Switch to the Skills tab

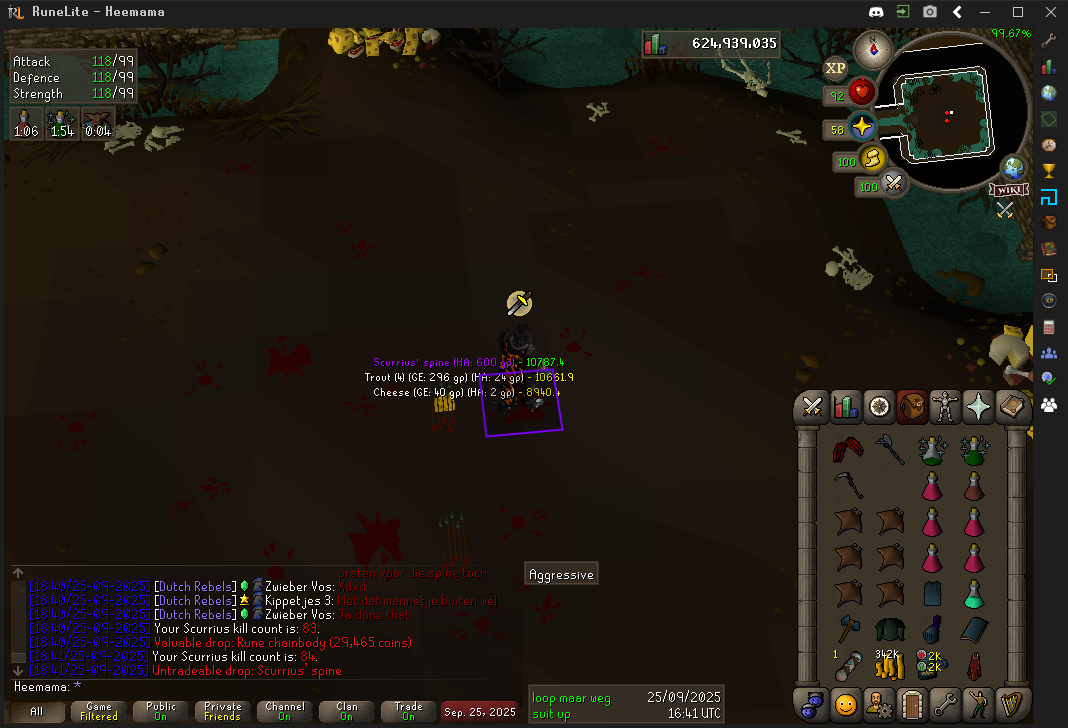click(x=846, y=407)
